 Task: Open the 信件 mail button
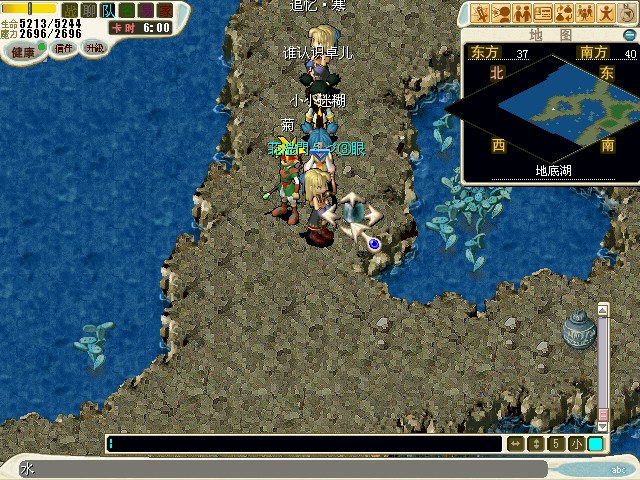point(65,48)
